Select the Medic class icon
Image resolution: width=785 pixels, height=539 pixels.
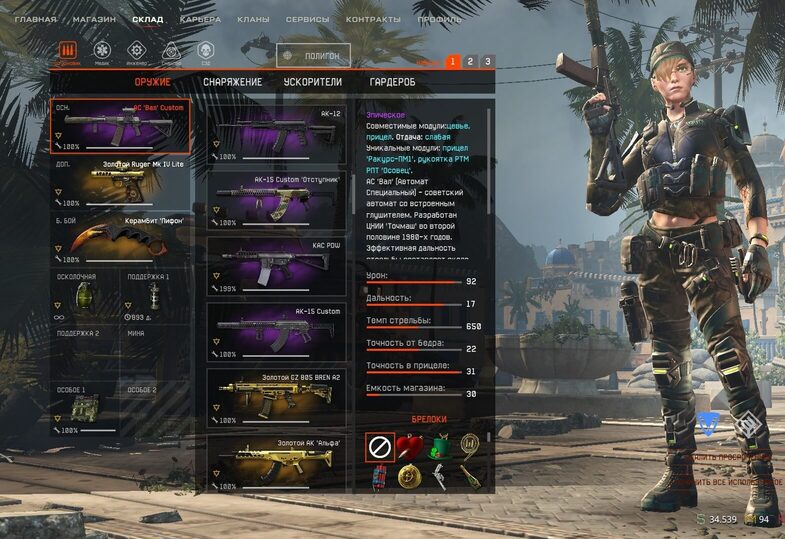102,51
